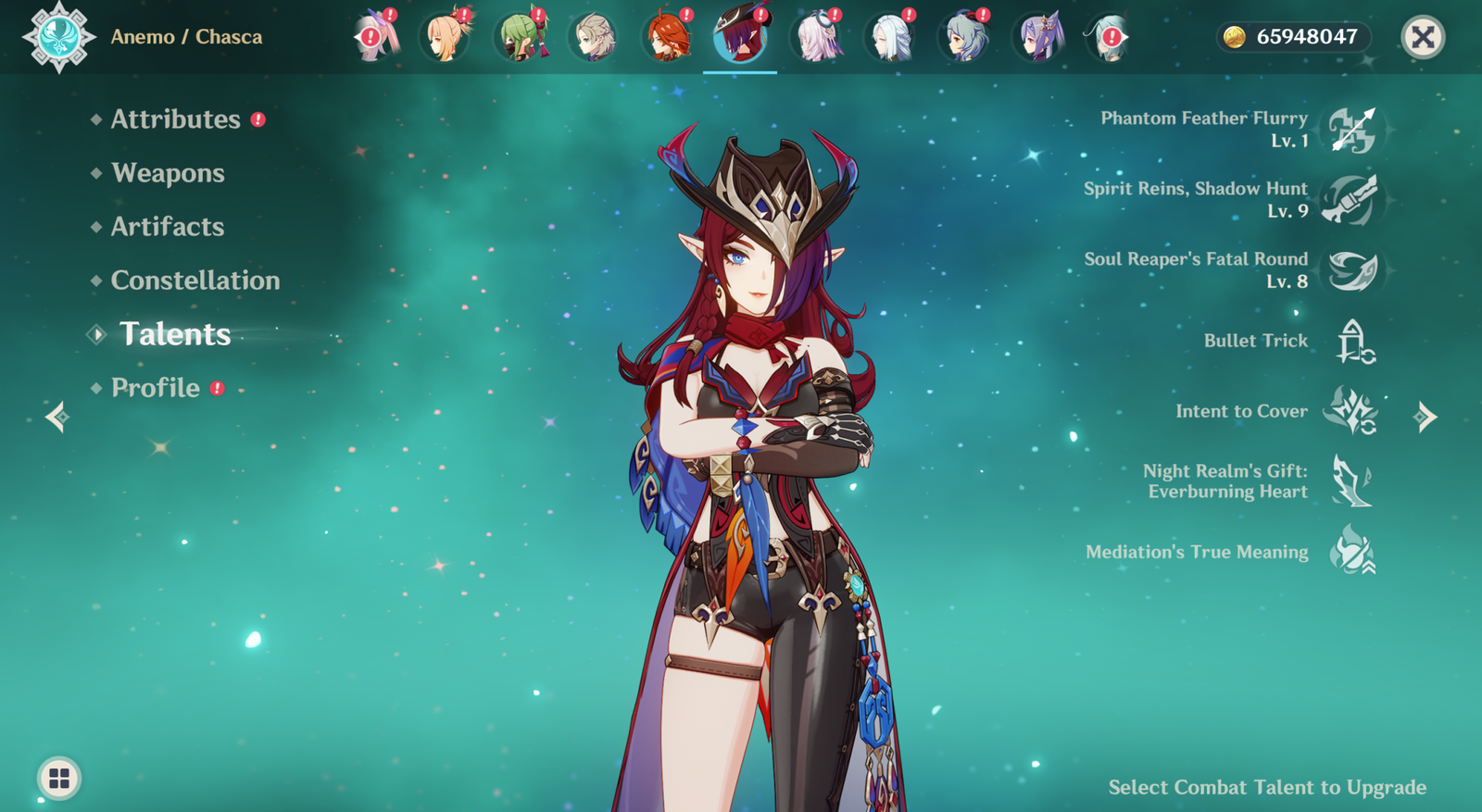Show the character Profile
1482x812 pixels.
156,388
